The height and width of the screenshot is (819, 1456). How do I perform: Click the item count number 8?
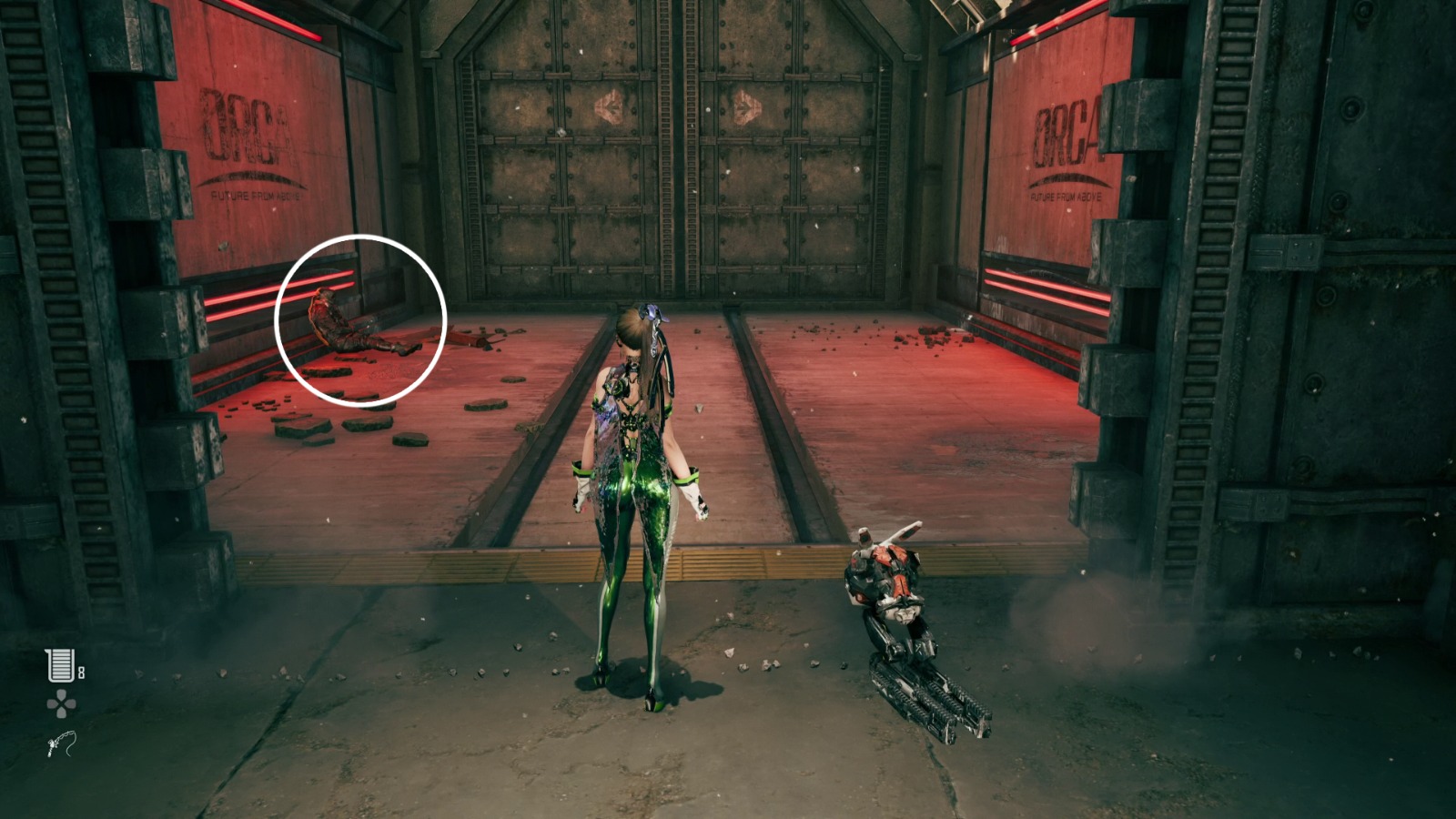point(80,673)
